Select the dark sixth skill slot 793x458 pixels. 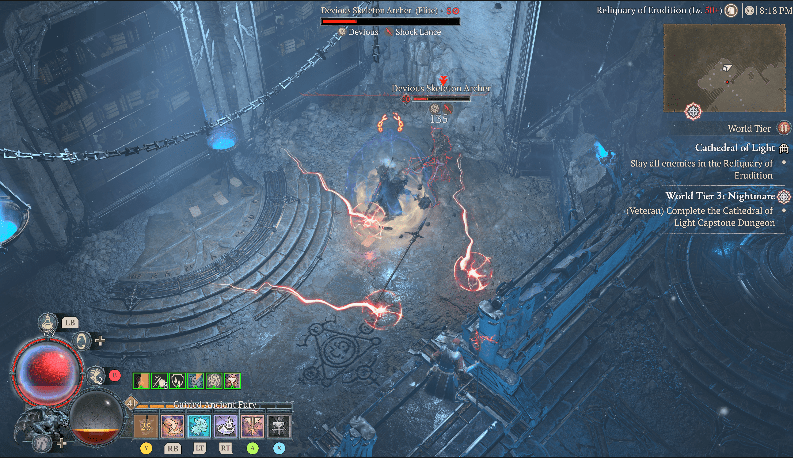(x=279, y=426)
